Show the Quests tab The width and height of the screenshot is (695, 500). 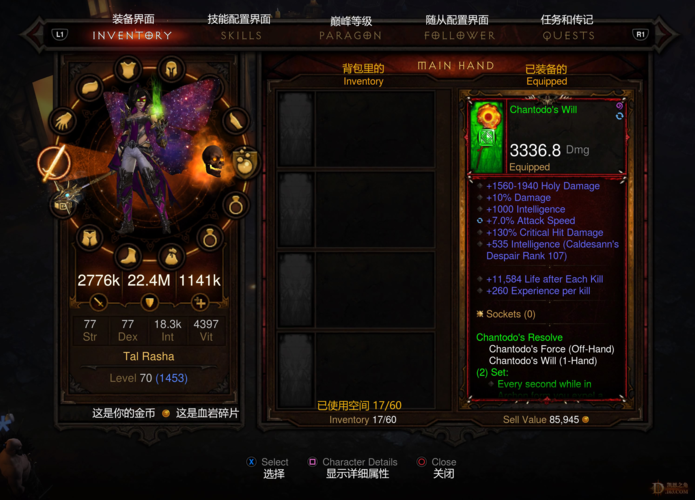coord(567,35)
